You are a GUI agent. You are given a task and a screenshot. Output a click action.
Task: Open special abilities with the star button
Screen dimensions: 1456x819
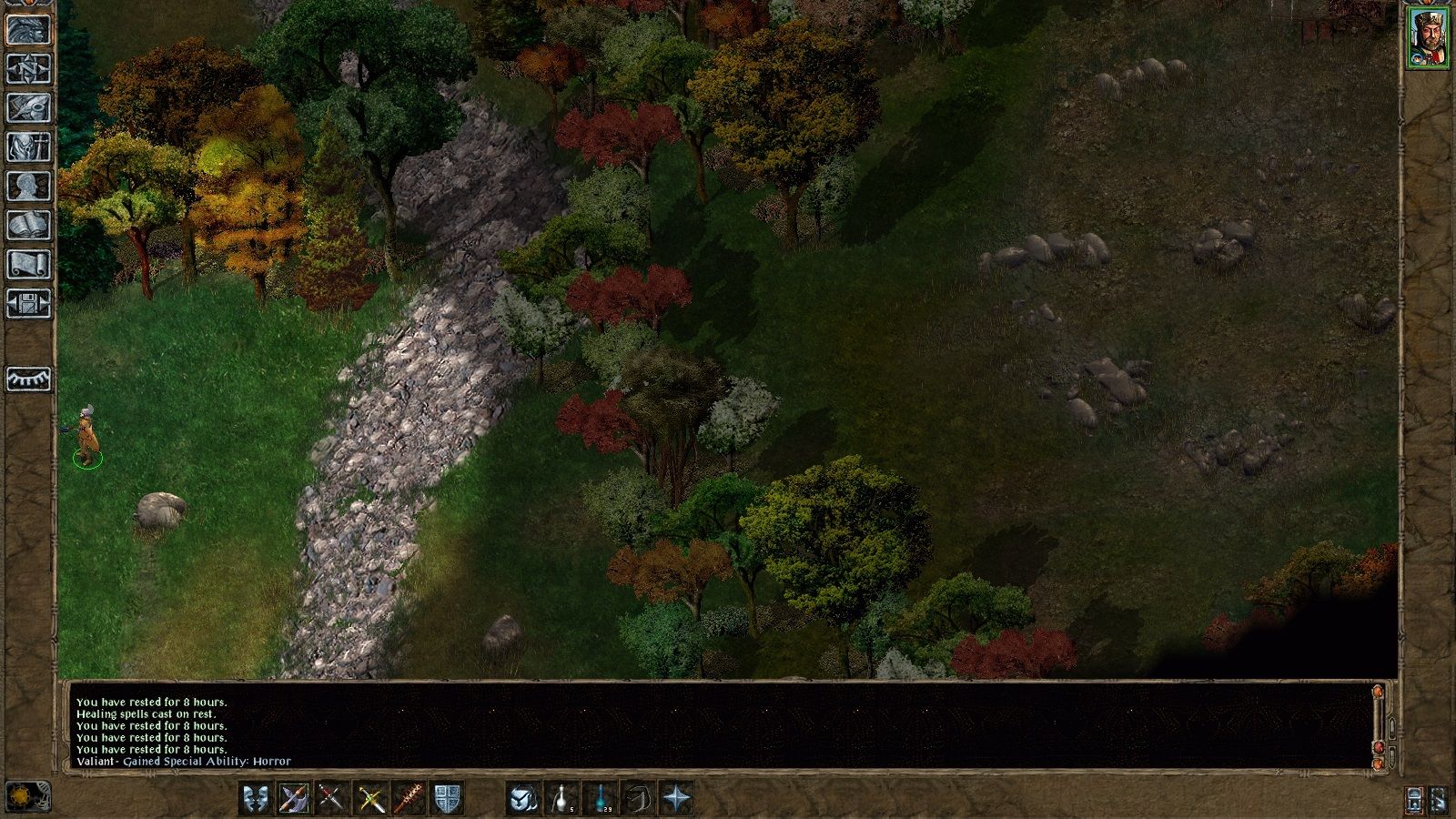click(x=677, y=799)
